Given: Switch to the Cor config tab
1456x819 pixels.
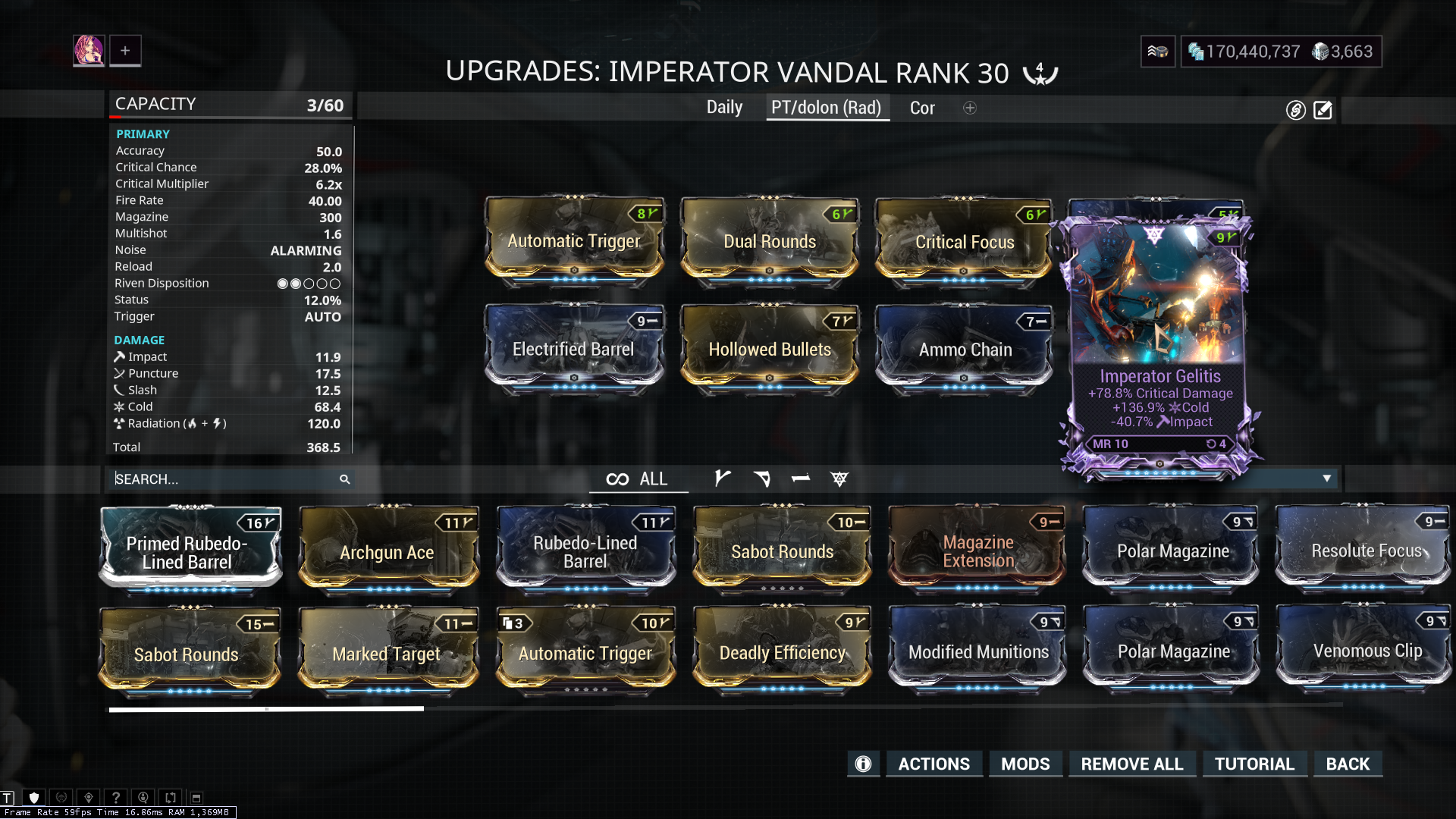Looking at the screenshot, I should pyautogui.click(x=922, y=108).
